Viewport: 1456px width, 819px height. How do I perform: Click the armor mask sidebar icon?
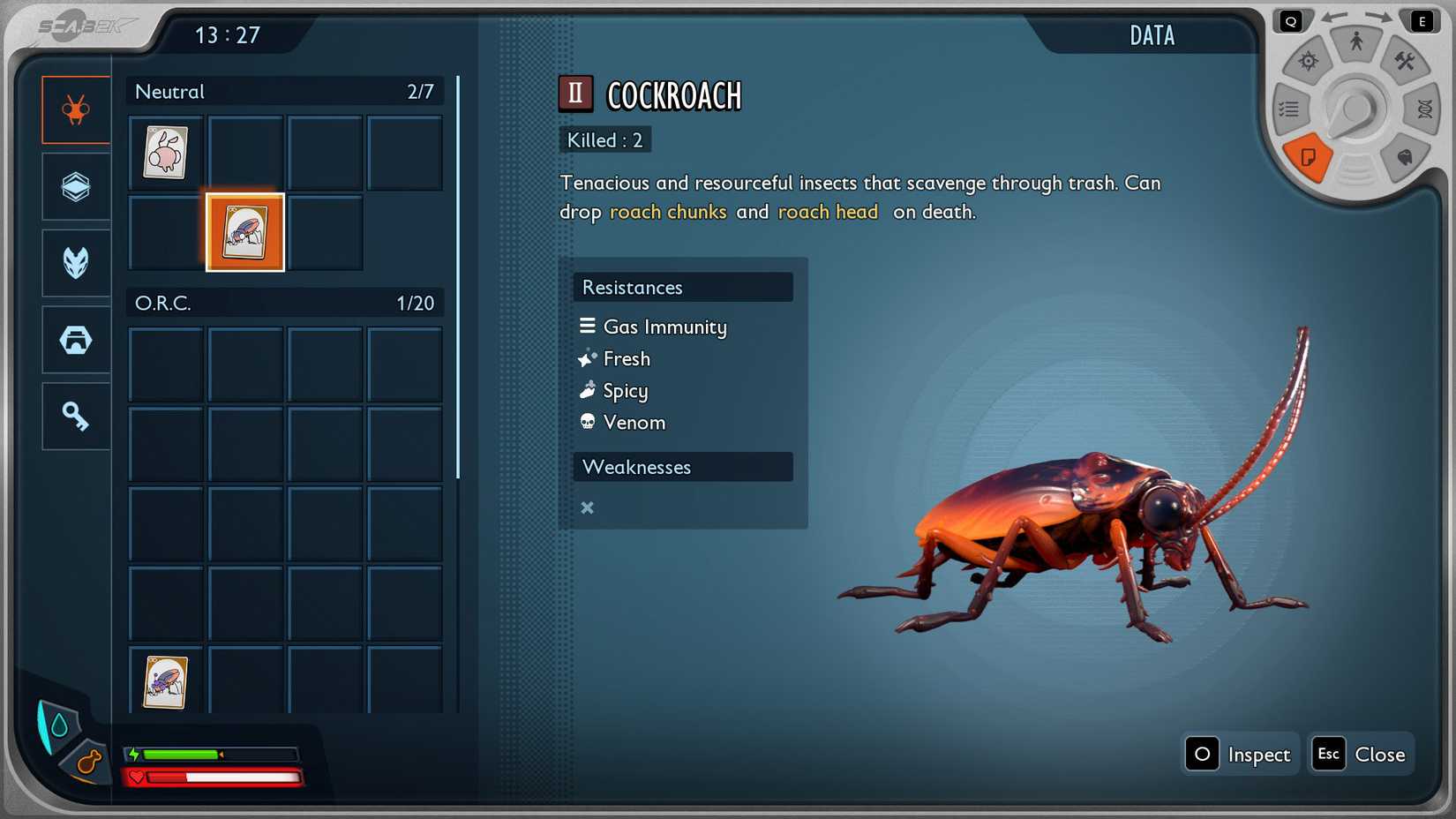76,262
